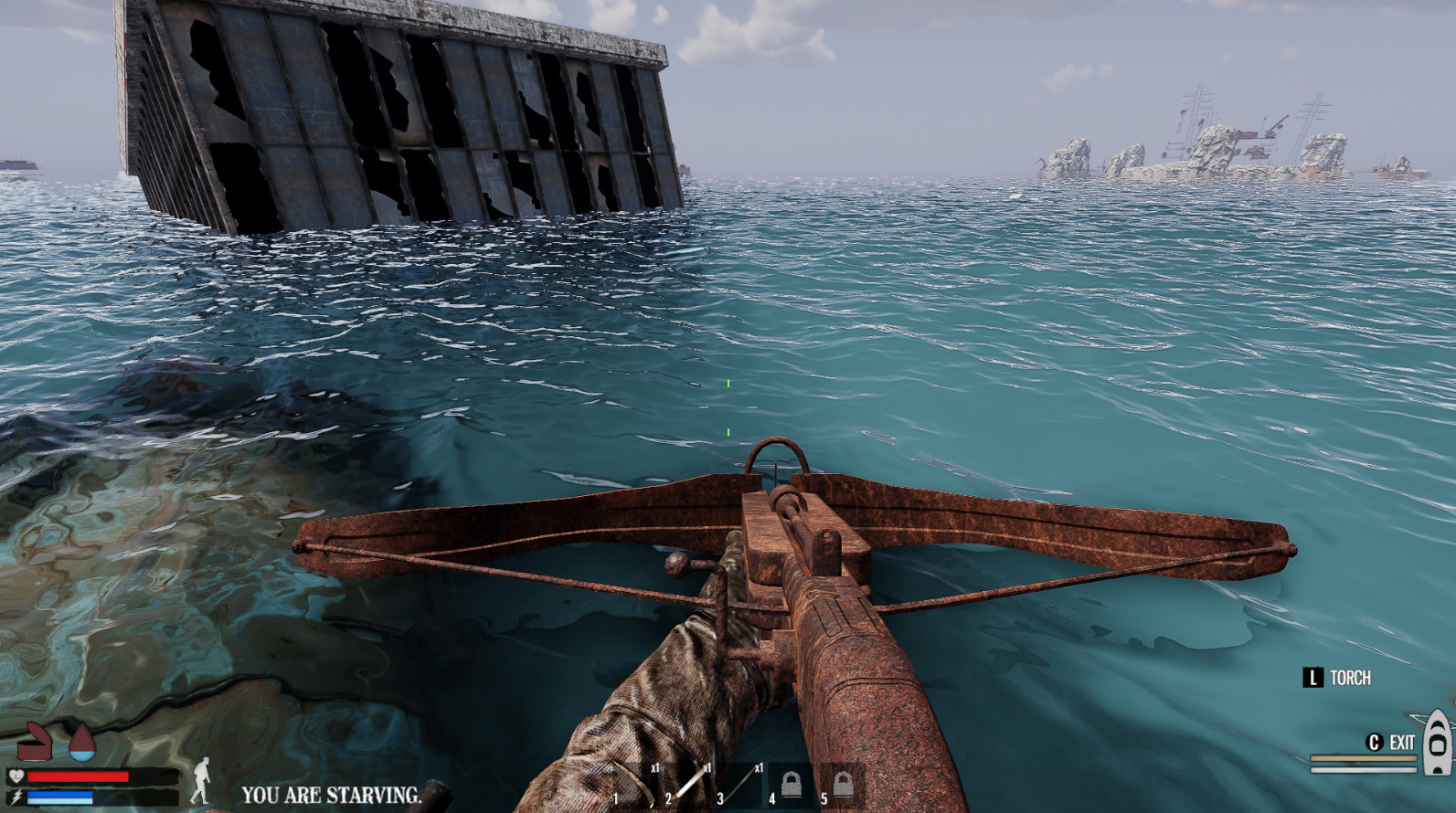Select the walking figure stance indicator
1456x813 pixels.
click(x=203, y=781)
